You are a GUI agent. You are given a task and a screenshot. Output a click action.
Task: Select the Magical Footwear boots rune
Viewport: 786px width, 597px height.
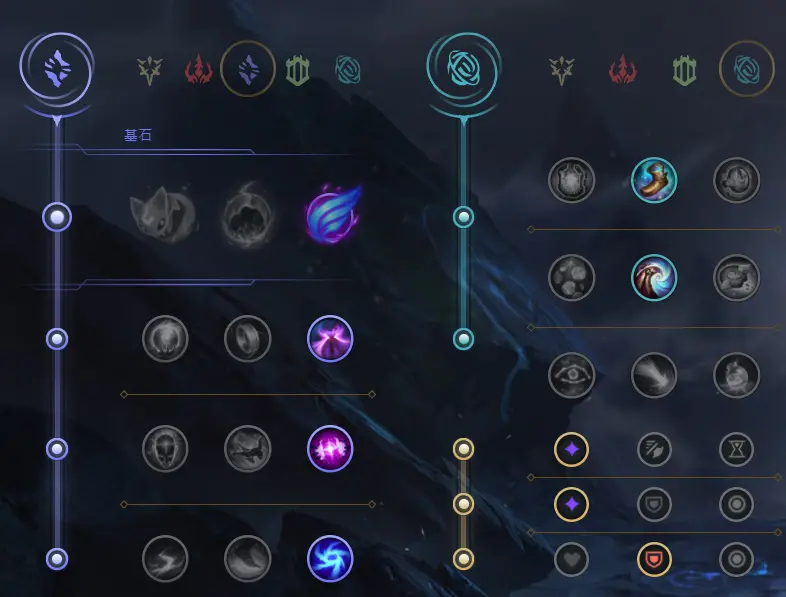655,179
